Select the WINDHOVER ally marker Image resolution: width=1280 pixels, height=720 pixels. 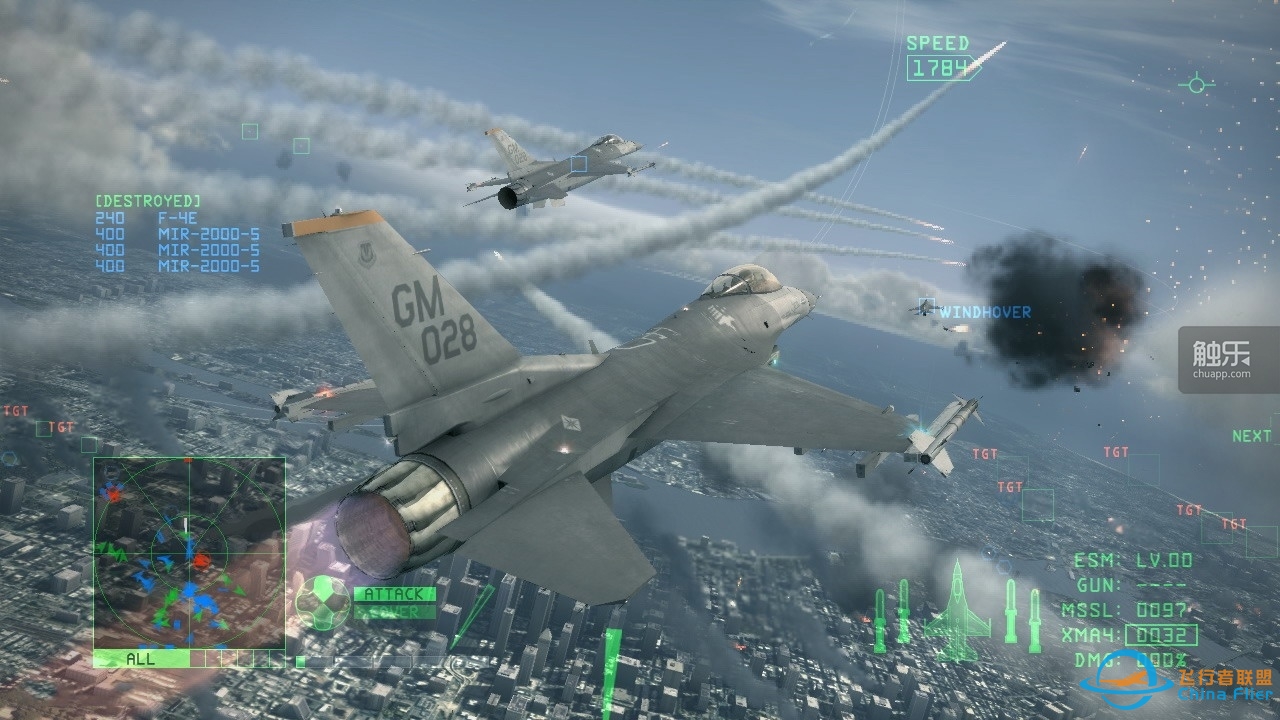984,312
